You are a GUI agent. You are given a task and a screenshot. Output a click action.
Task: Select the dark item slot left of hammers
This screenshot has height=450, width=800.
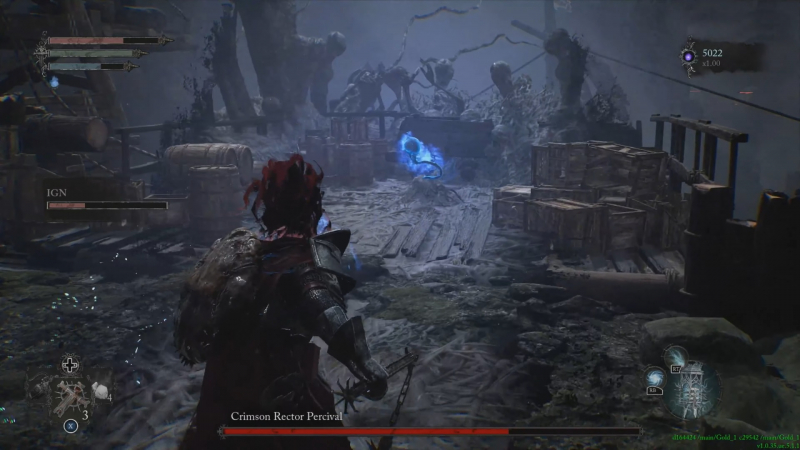(x=42, y=393)
